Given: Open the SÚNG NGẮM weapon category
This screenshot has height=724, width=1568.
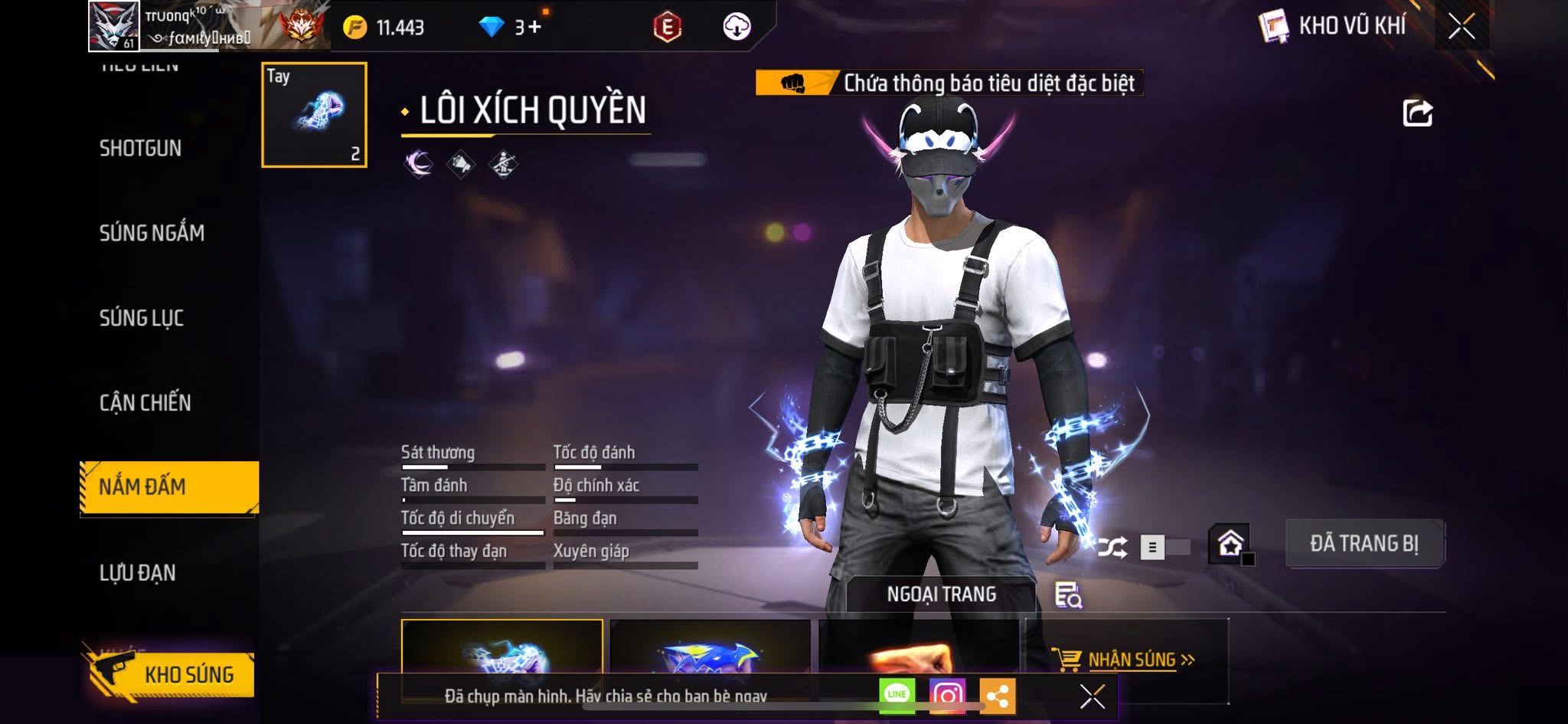Looking at the screenshot, I should click(x=152, y=233).
